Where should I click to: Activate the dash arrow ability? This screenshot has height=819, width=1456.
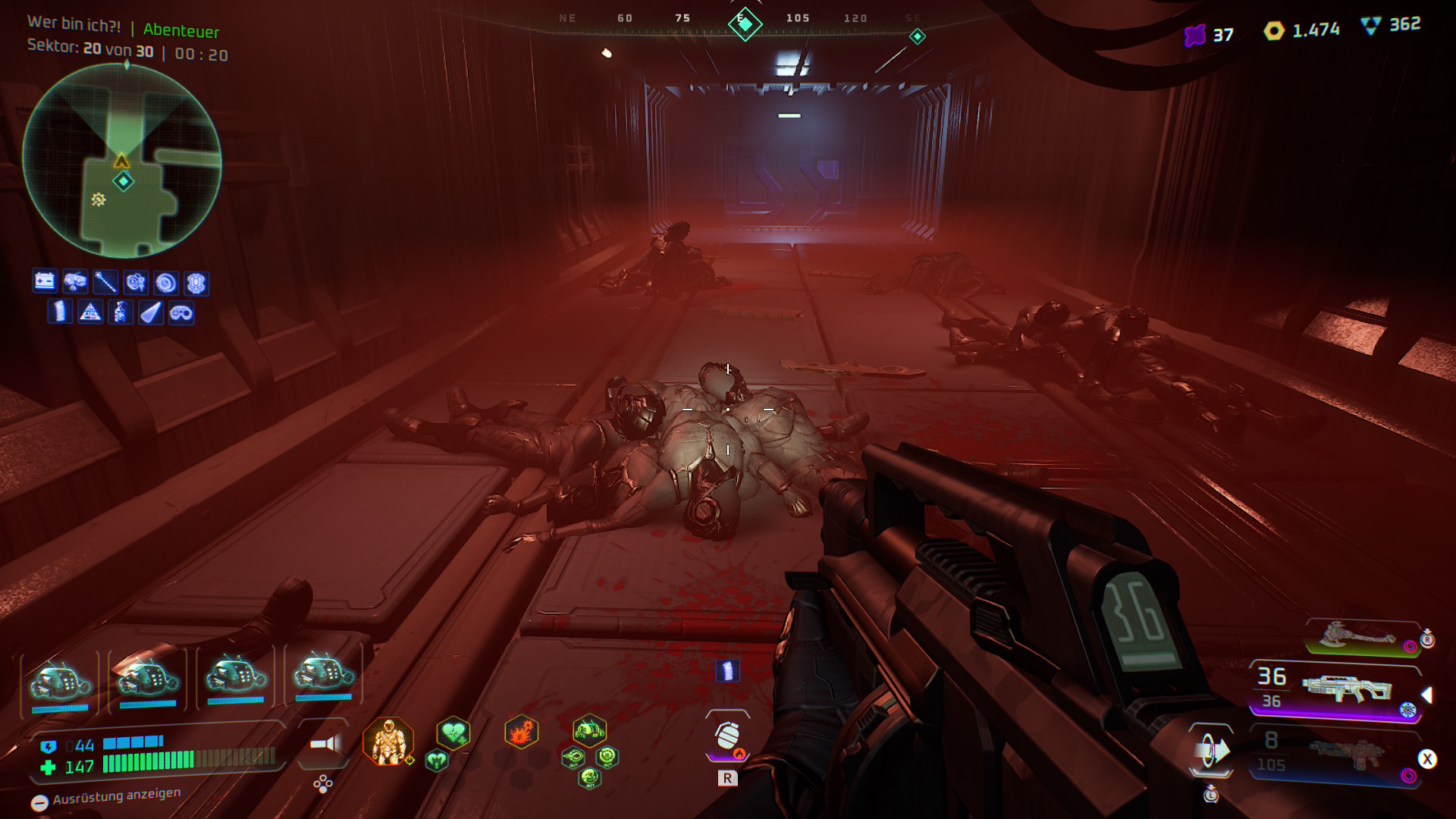(x=1211, y=752)
